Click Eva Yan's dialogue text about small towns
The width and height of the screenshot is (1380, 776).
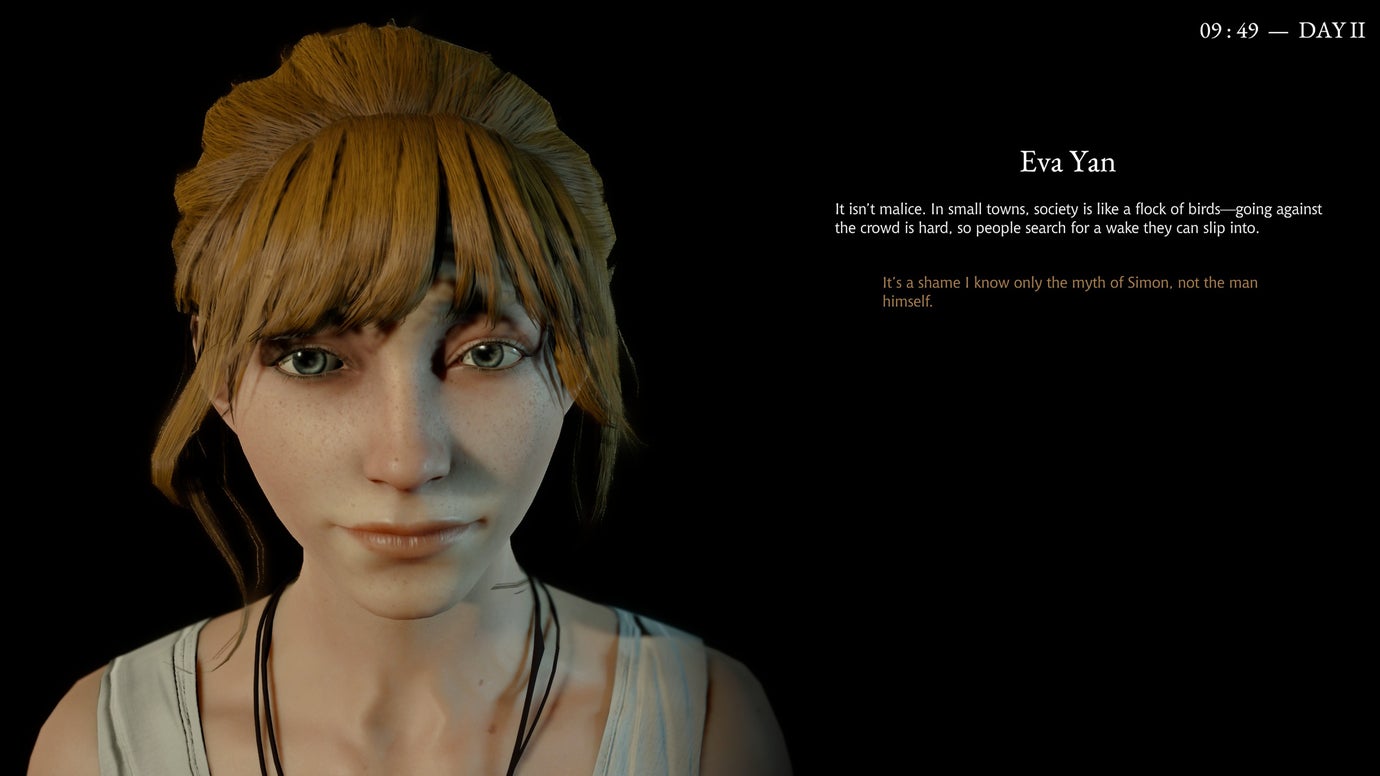[1075, 218]
